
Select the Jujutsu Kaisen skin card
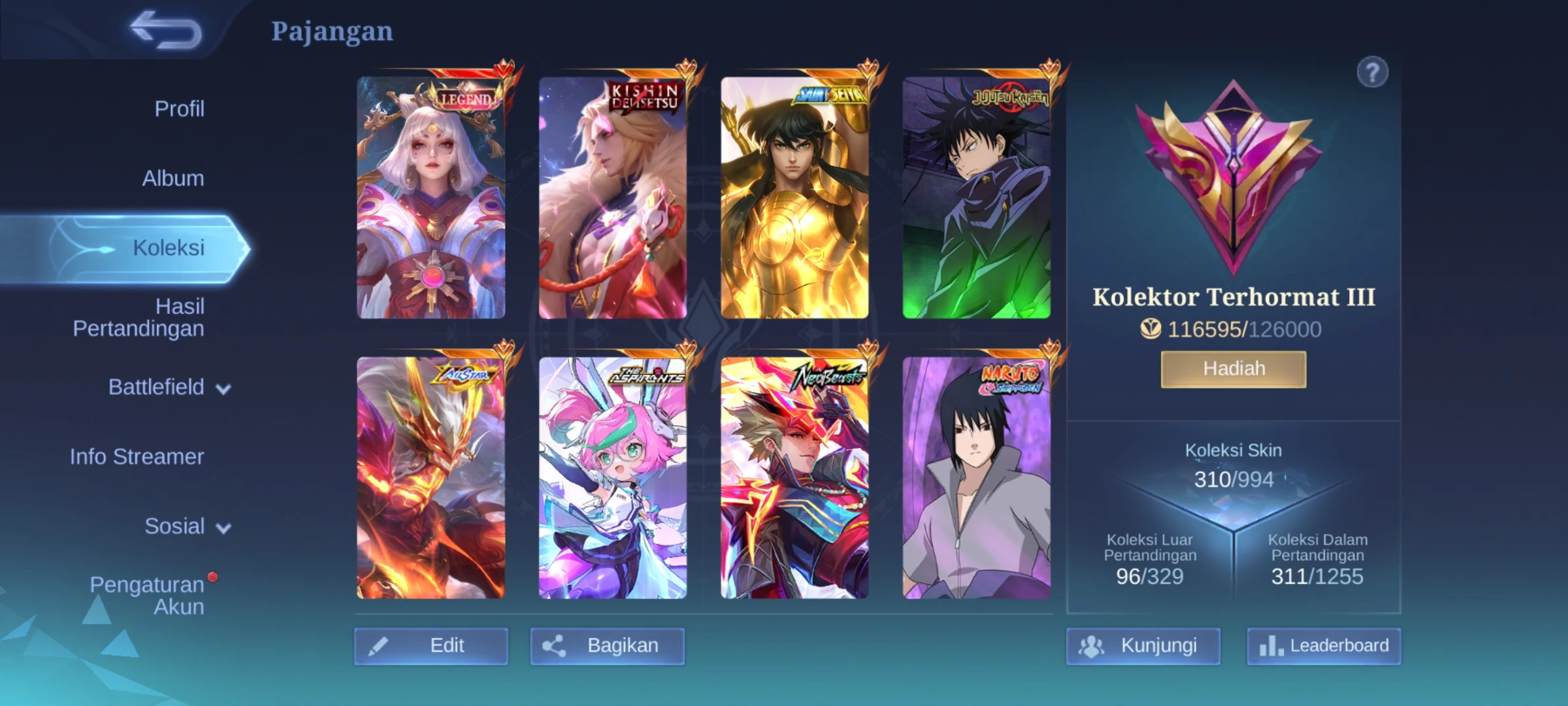click(x=977, y=197)
